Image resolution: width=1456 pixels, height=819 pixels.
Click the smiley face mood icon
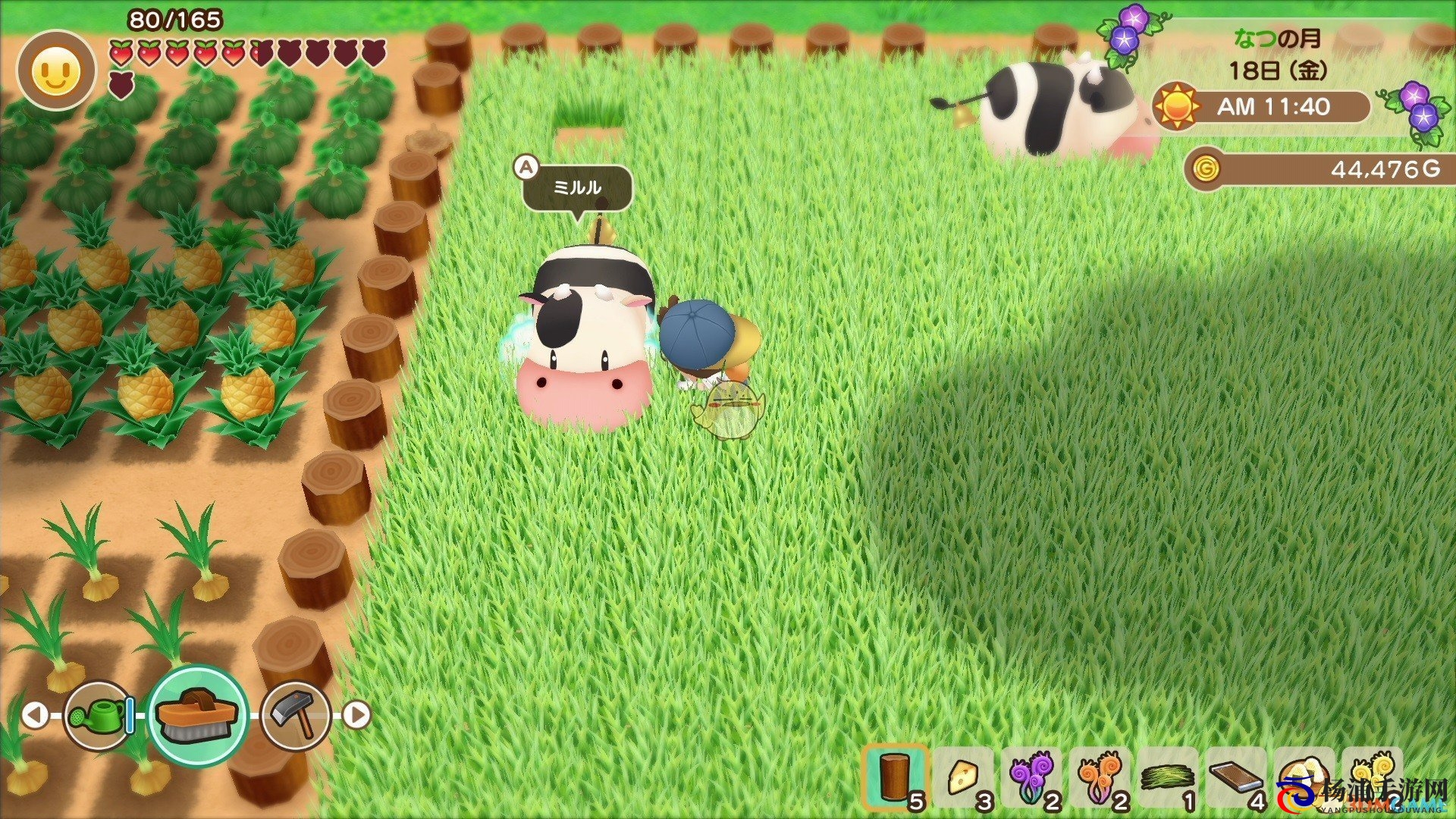click(57, 71)
